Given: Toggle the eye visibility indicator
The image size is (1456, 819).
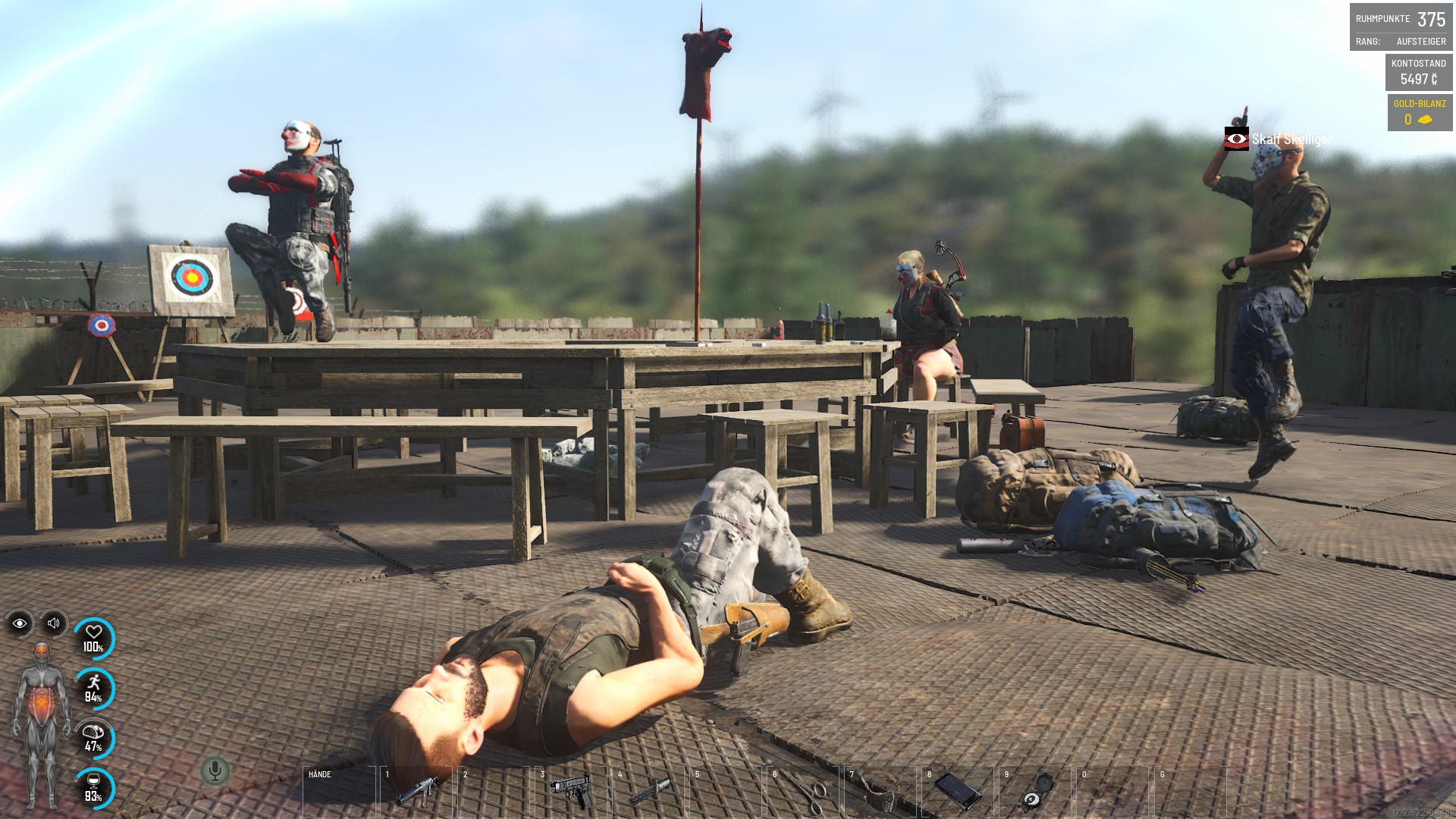Looking at the screenshot, I should (x=20, y=623).
